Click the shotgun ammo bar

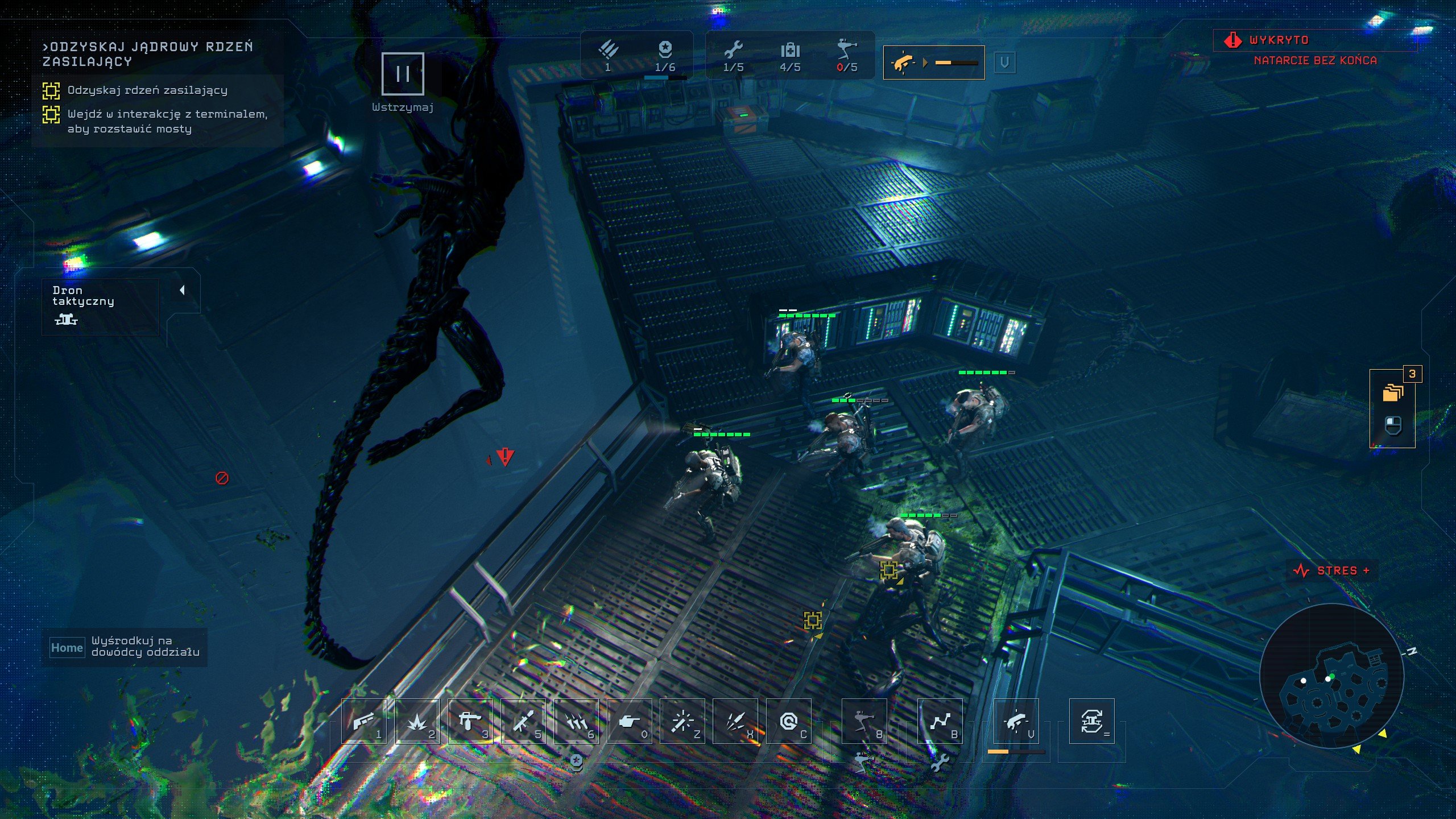point(957,64)
